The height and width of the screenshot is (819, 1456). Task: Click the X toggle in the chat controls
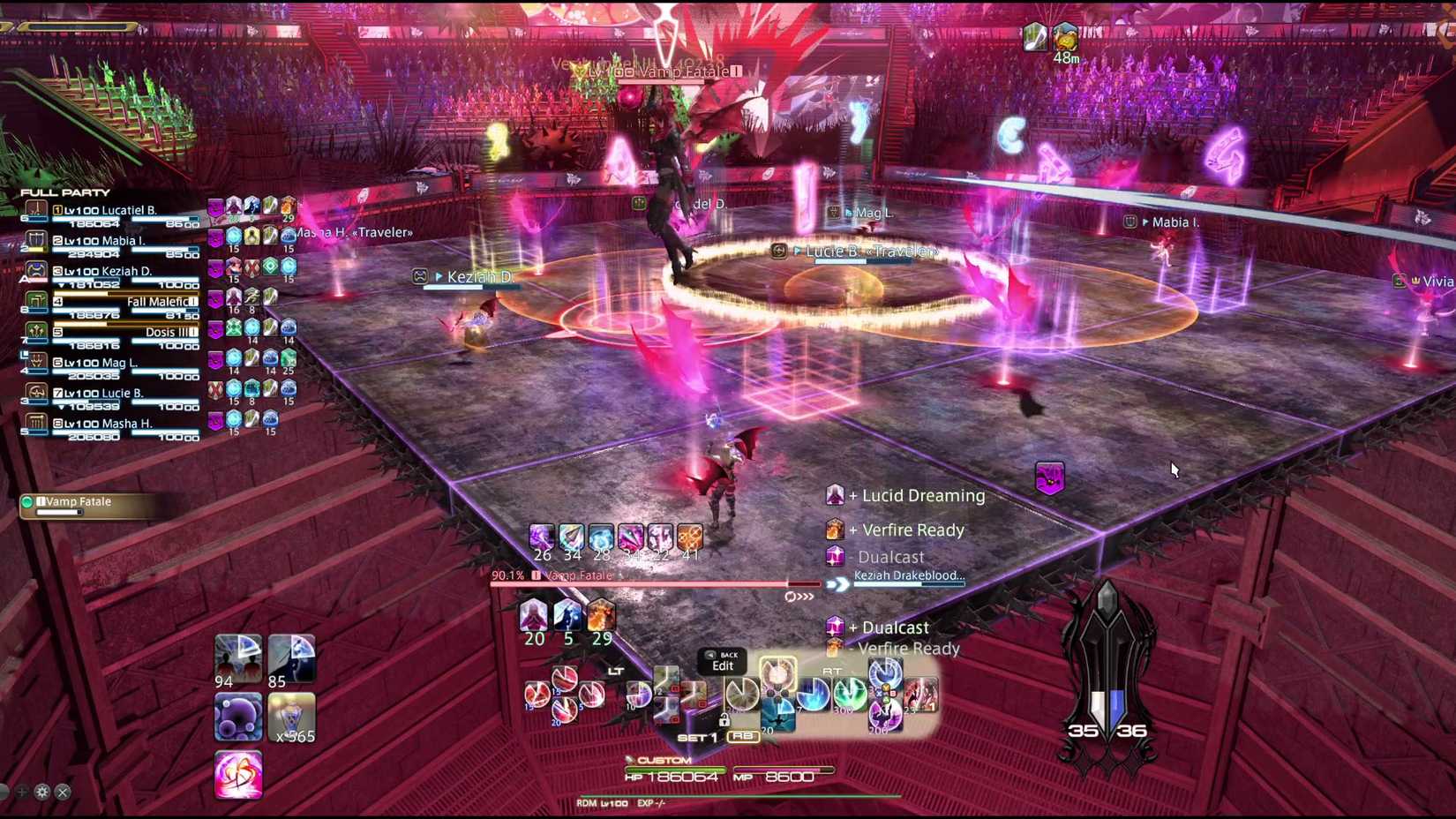[x=62, y=793]
